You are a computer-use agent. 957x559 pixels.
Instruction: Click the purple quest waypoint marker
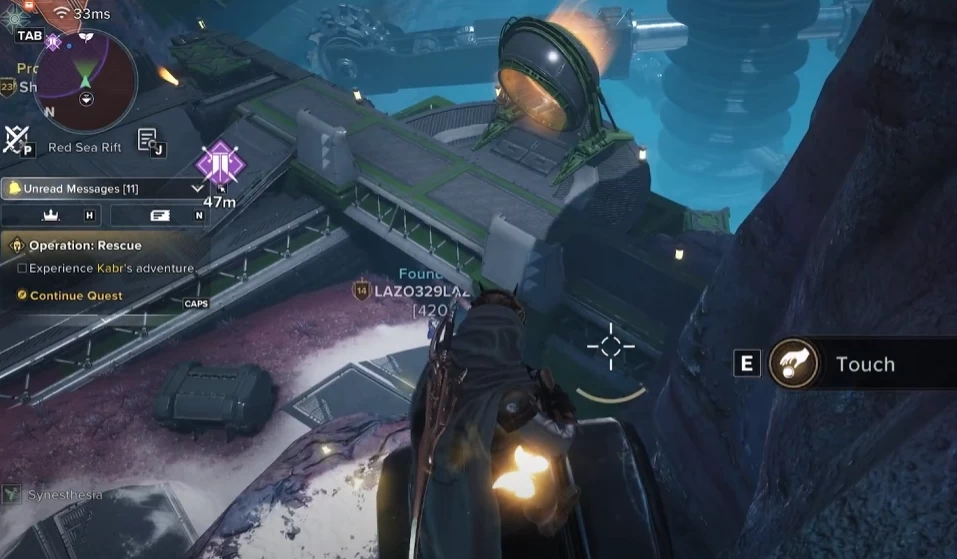[219, 163]
